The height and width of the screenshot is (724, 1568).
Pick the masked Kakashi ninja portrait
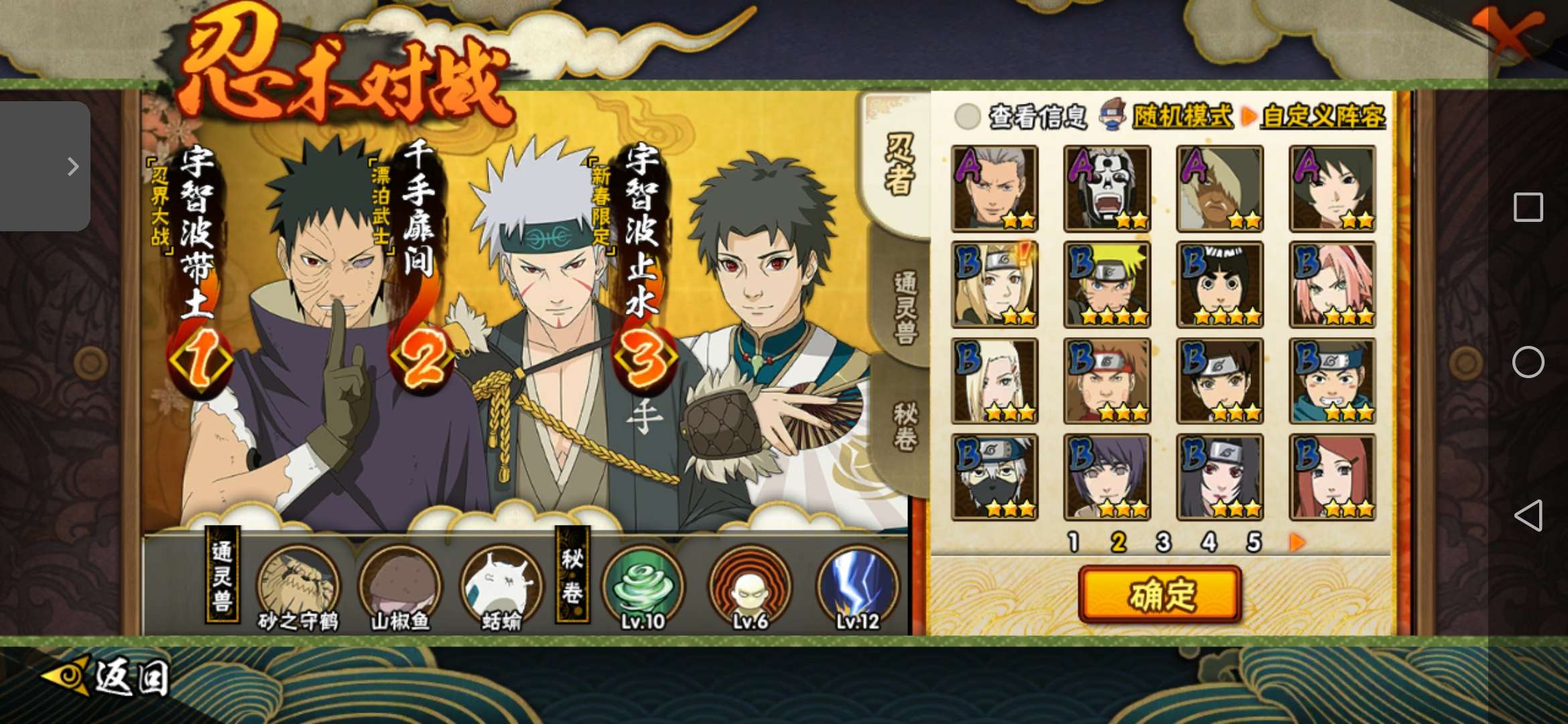click(x=994, y=477)
